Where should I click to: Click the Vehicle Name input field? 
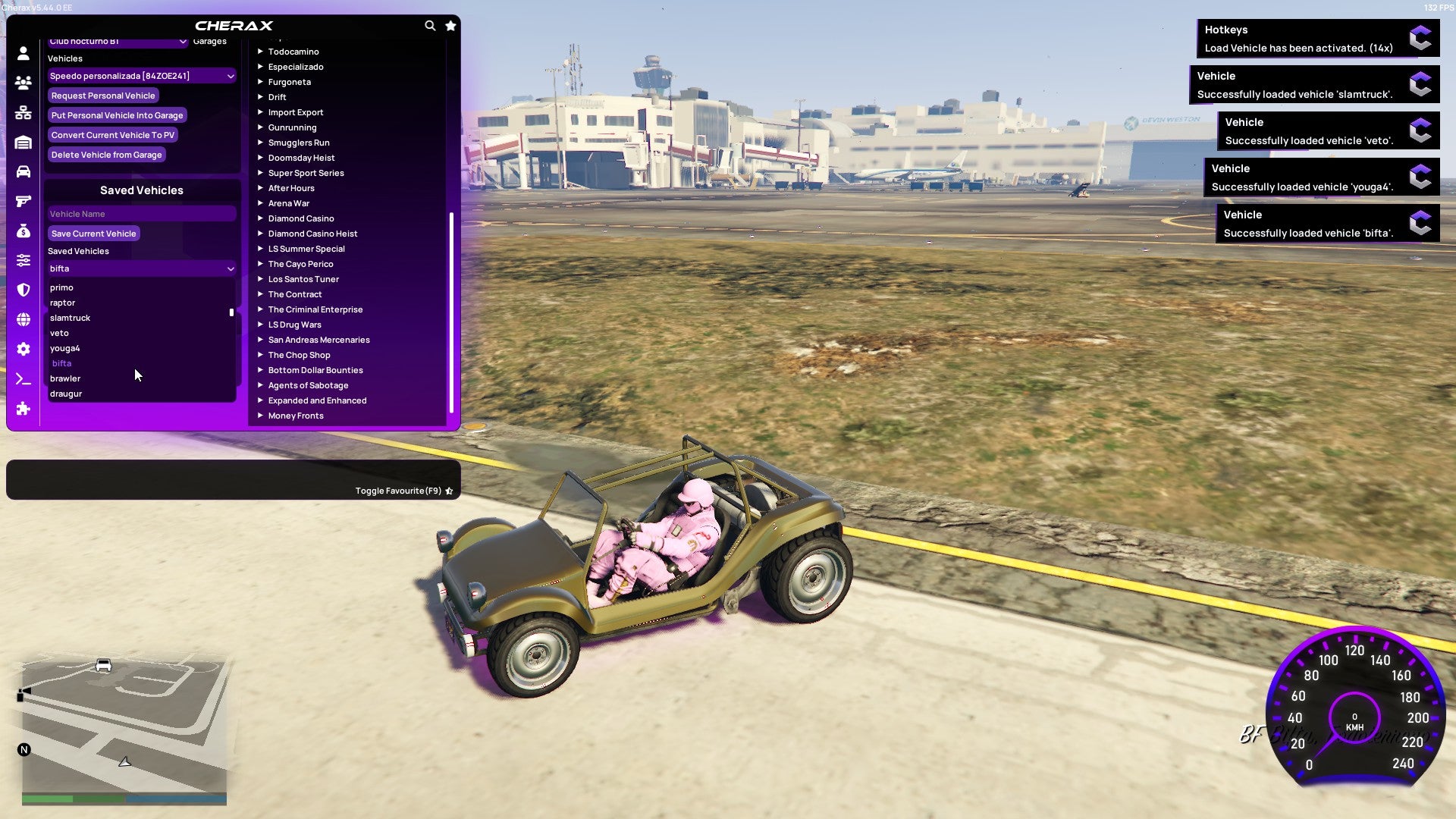141,214
